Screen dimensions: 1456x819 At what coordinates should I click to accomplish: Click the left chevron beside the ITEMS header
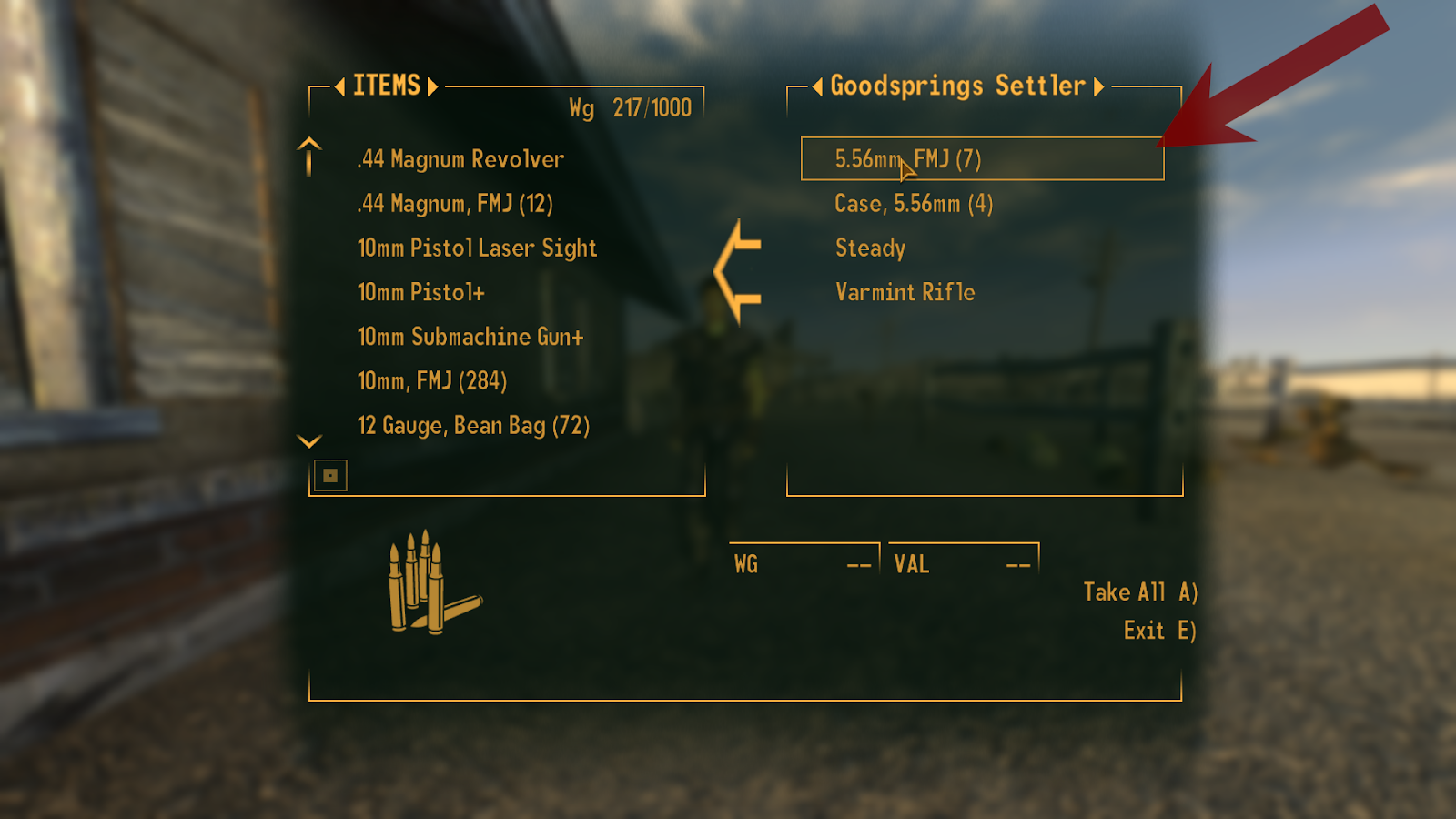tap(341, 86)
